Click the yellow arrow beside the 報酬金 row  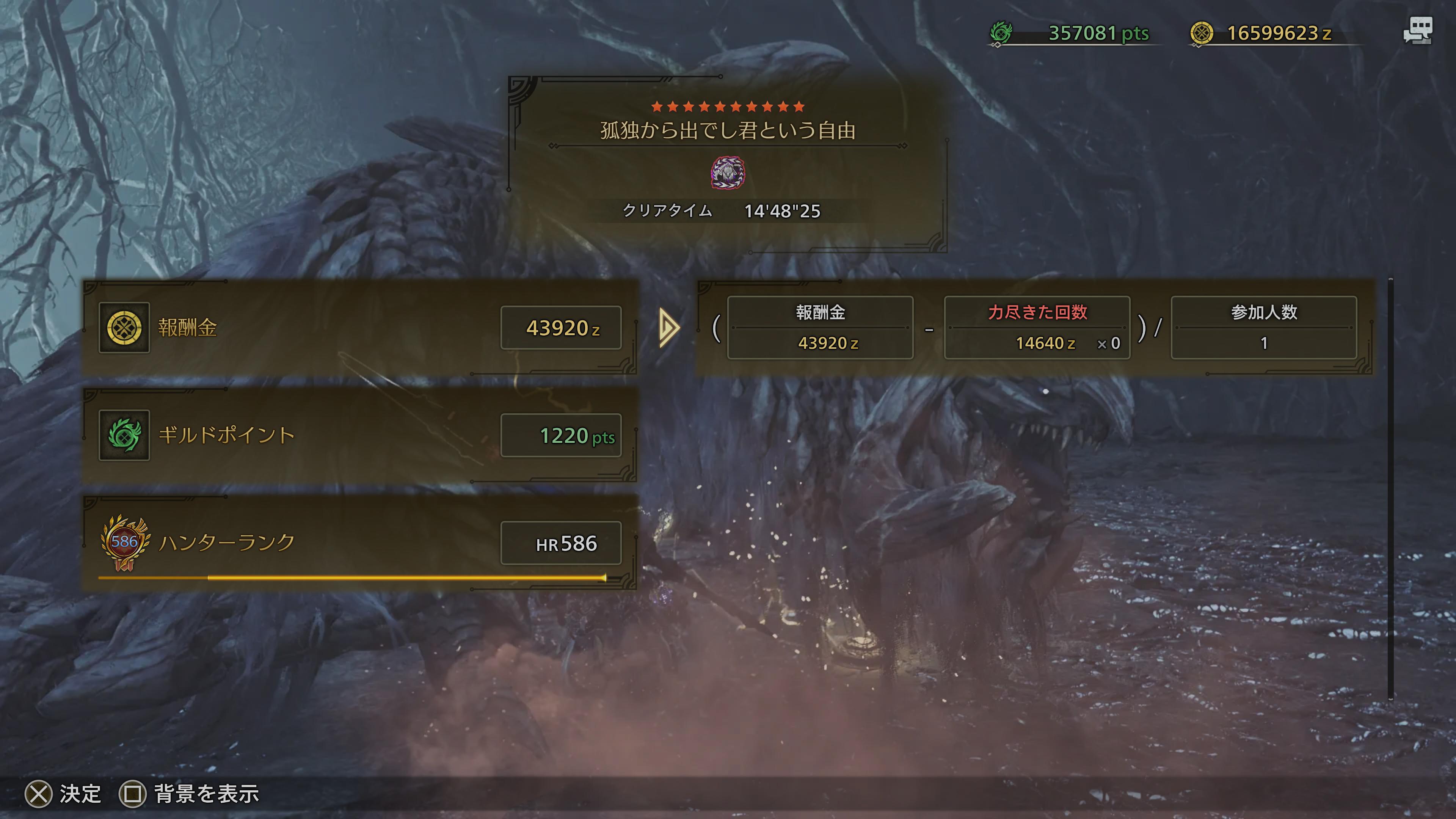coord(668,327)
